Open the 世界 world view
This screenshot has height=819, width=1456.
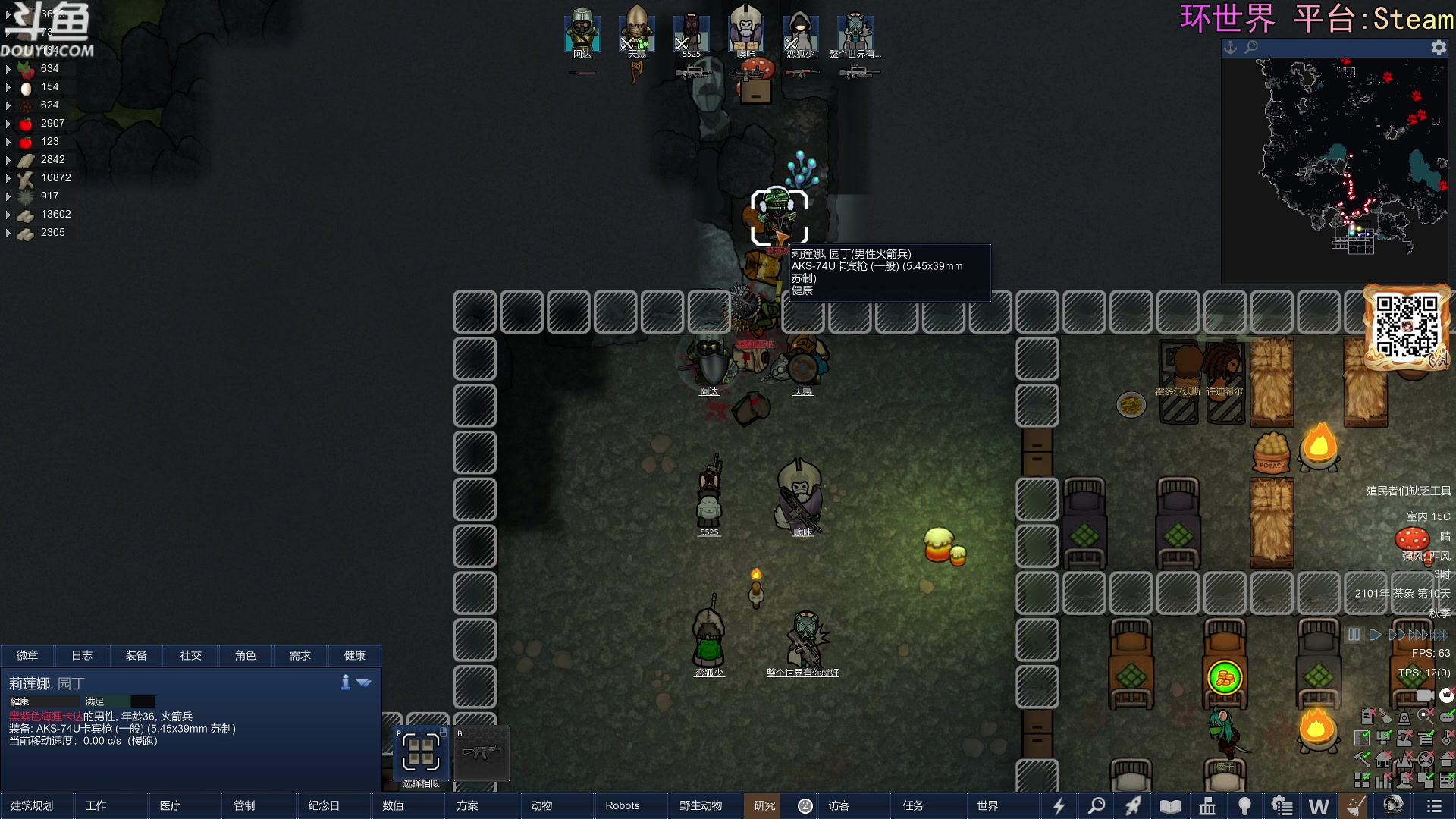click(987, 805)
